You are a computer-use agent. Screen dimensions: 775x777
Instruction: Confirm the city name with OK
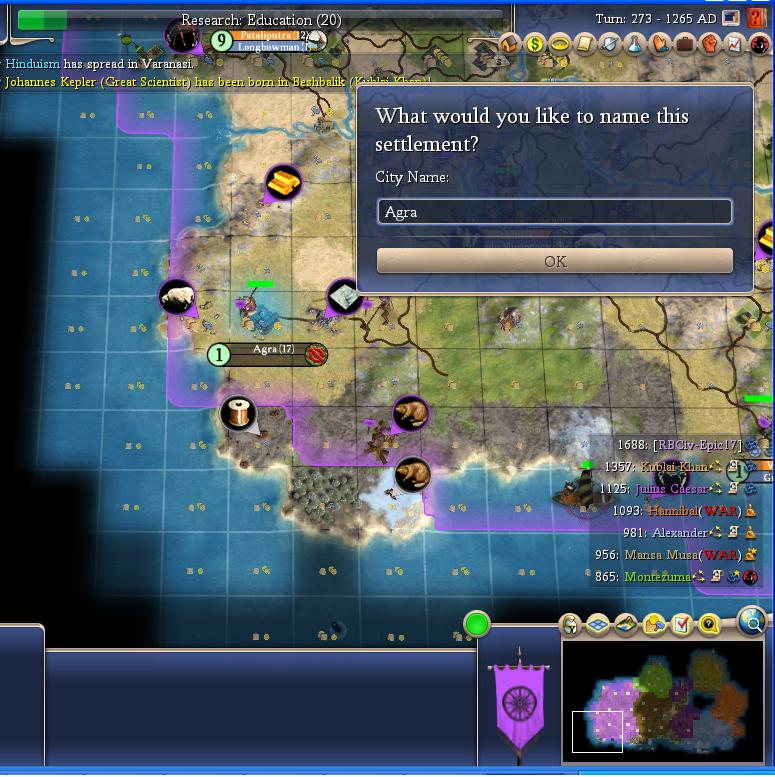tap(554, 261)
